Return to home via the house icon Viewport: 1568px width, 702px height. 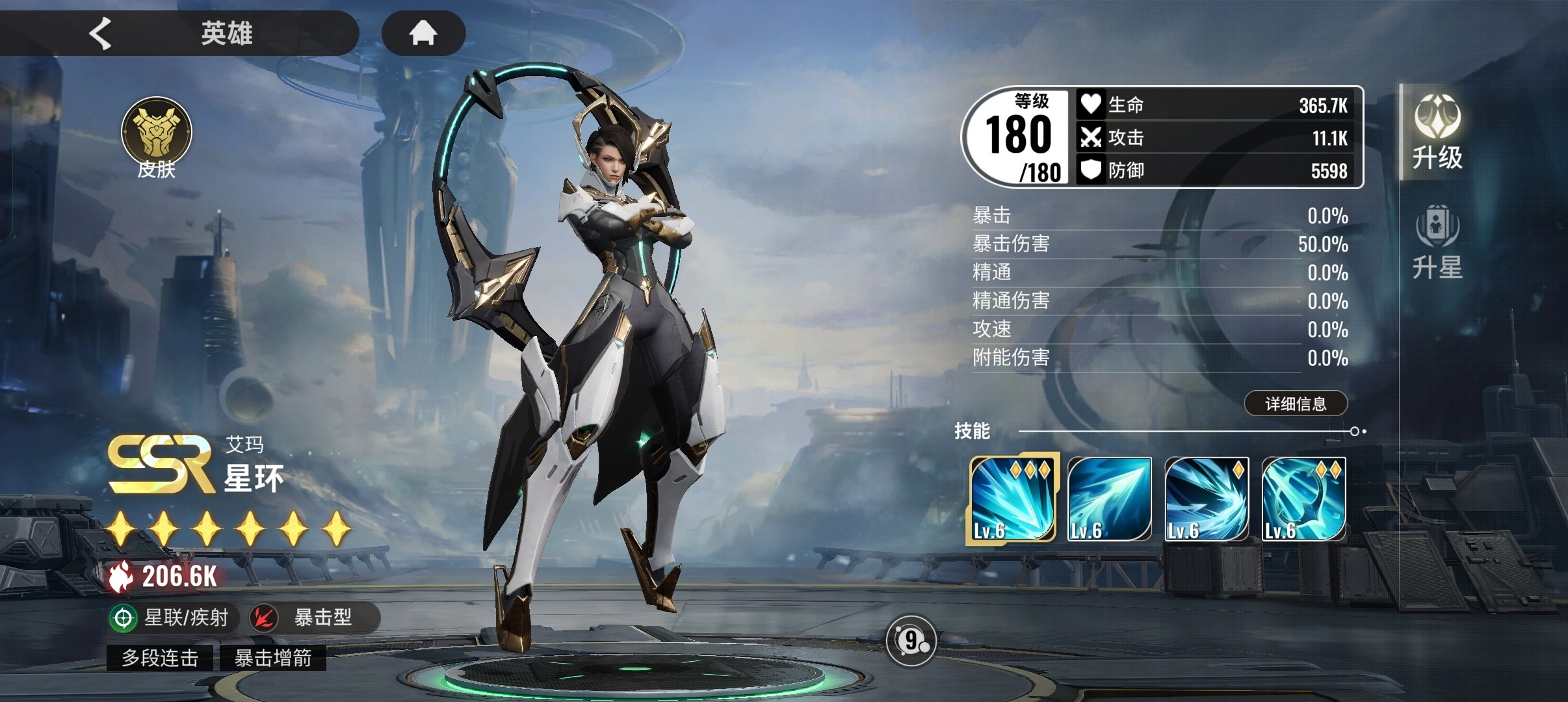click(423, 32)
